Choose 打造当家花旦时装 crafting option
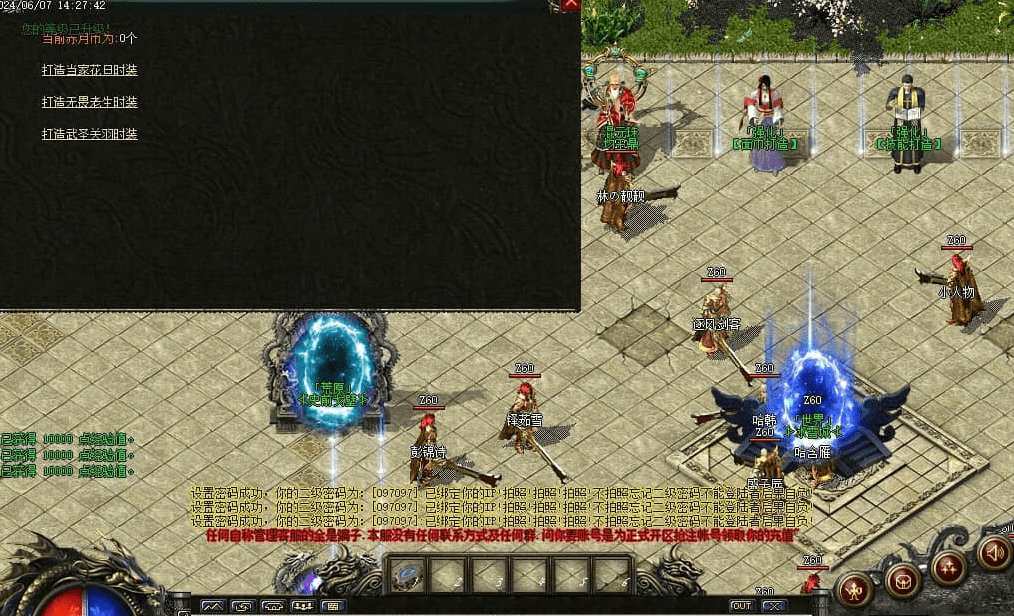Screen dimensions: 1014x616 click(89, 70)
